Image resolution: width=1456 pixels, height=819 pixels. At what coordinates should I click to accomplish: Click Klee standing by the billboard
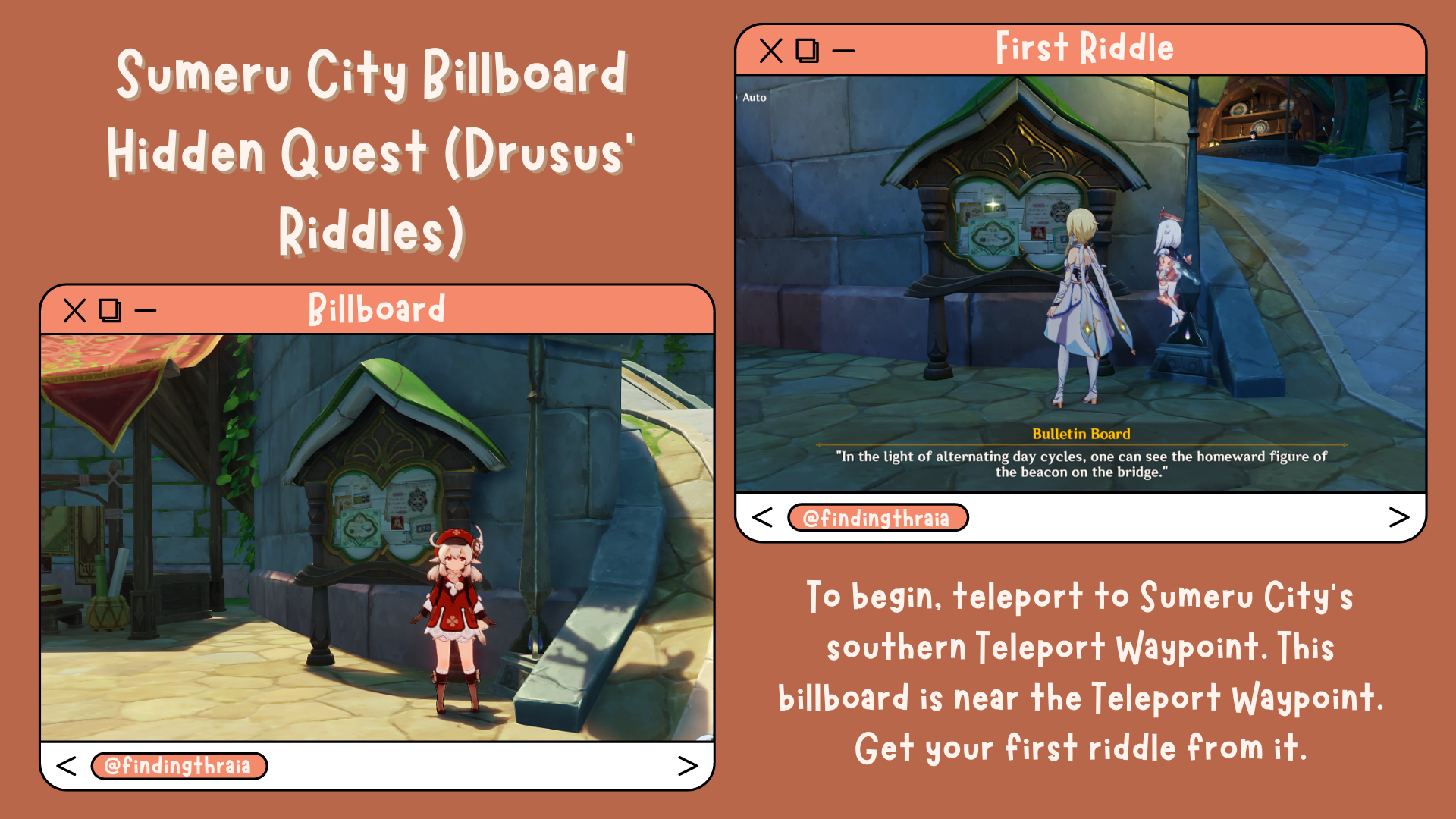click(x=453, y=614)
